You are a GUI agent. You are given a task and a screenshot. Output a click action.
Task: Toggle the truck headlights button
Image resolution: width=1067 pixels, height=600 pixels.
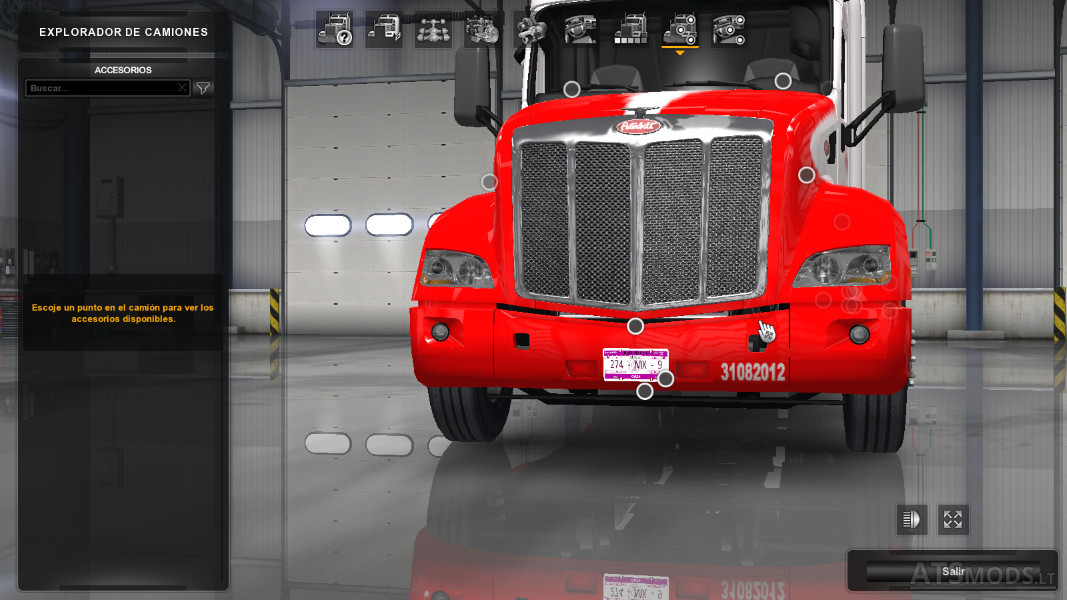[x=911, y=519]
